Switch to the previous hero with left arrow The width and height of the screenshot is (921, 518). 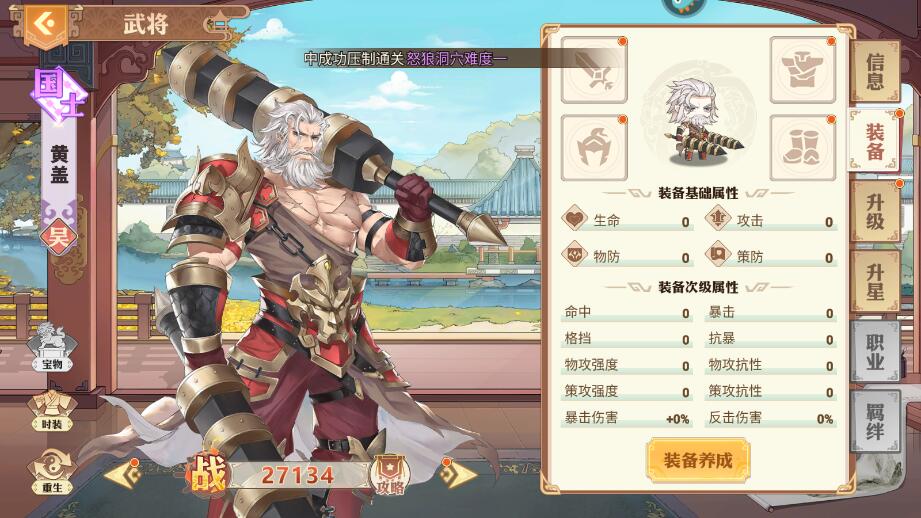[x=122, y=473]
